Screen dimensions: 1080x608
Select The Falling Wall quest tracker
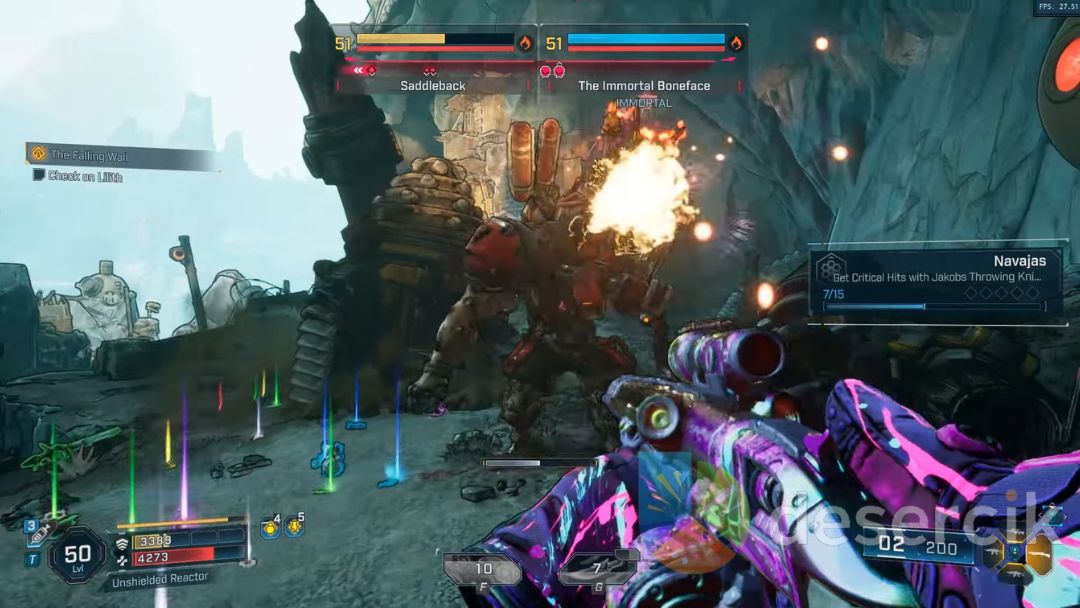[x=120, y=155]
